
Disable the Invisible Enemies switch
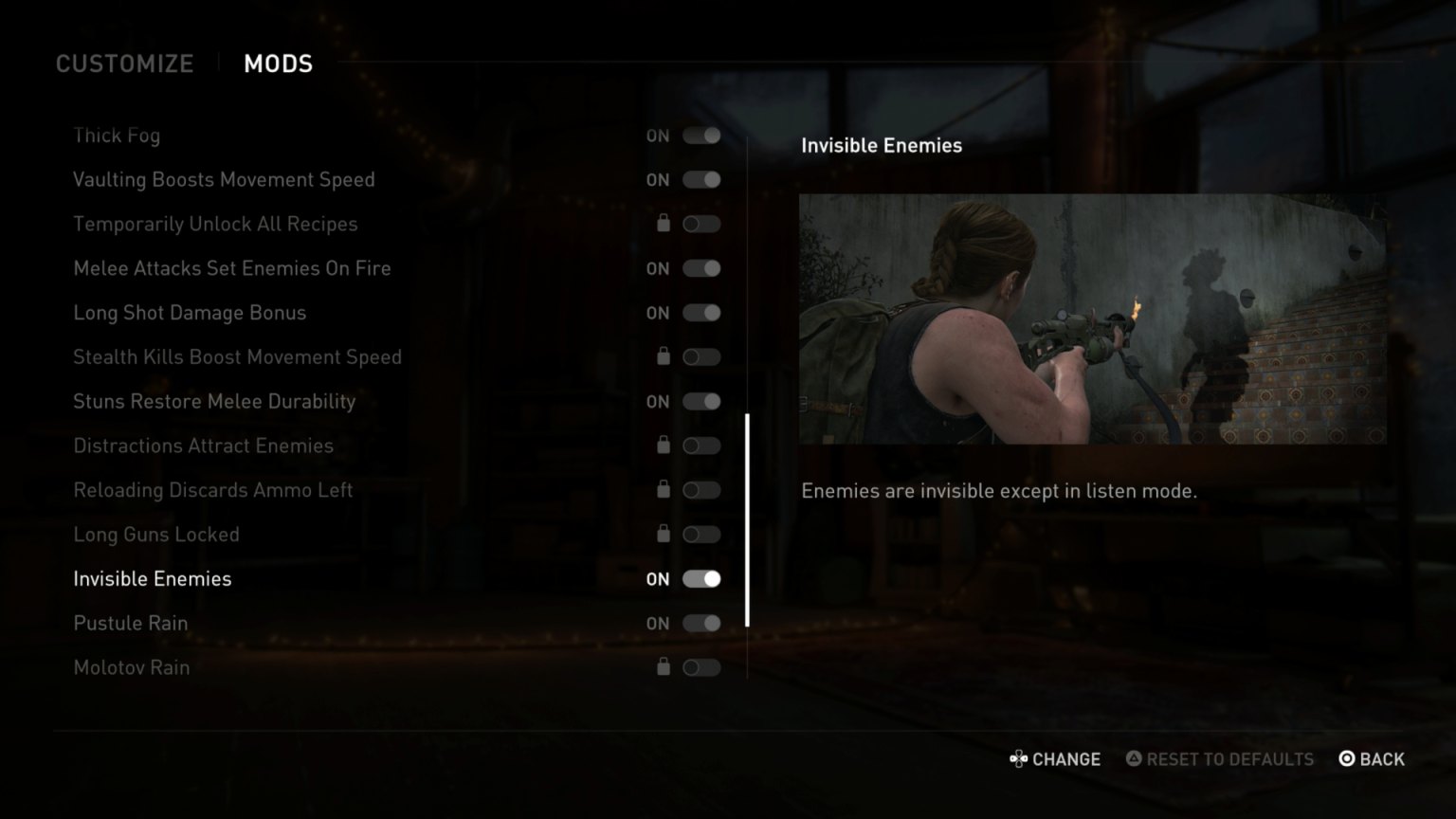[x=701, y=578]
